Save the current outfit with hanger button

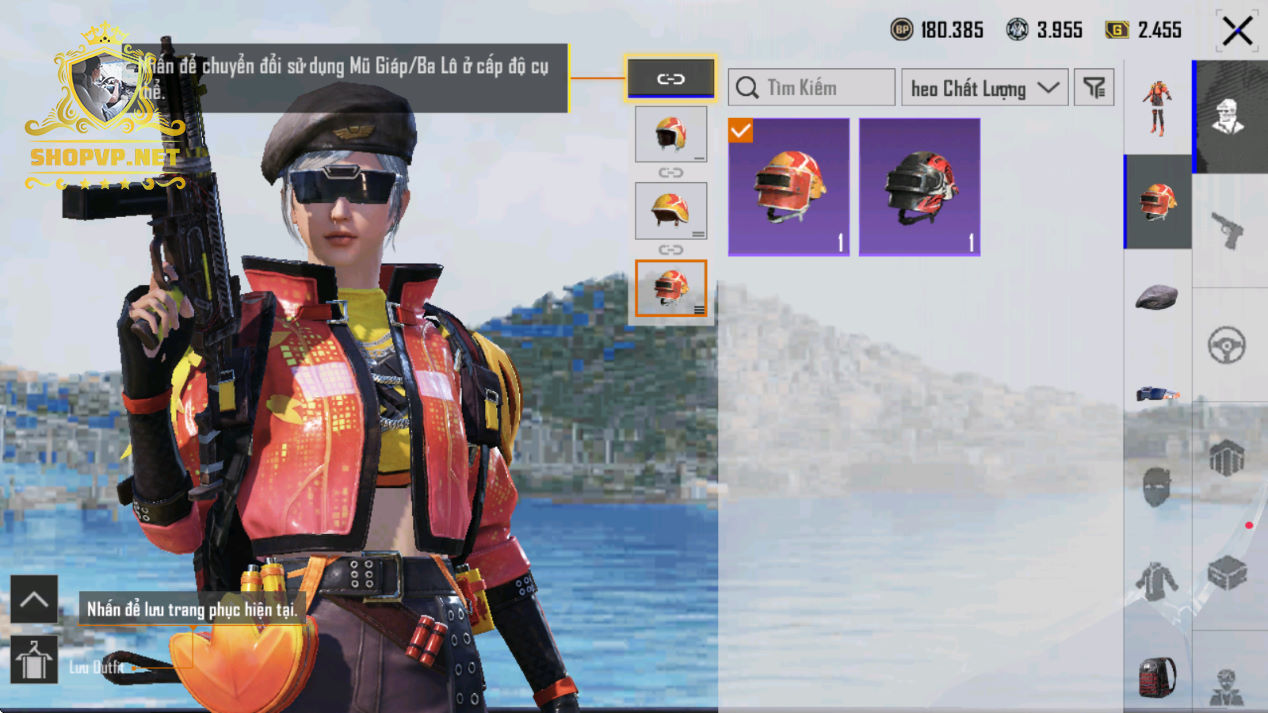point(34,660)
